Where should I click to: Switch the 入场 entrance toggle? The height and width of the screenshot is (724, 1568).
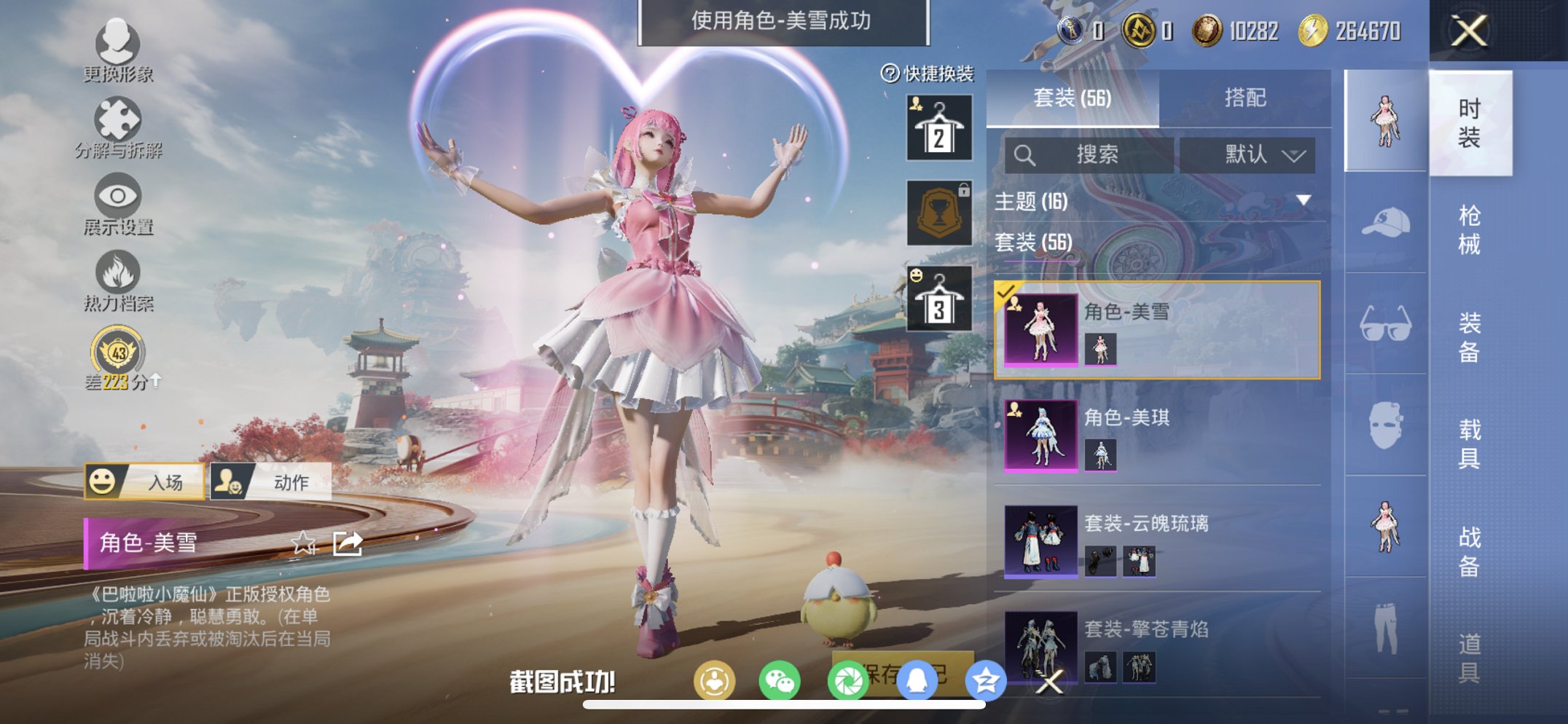(x=142, y=481)
